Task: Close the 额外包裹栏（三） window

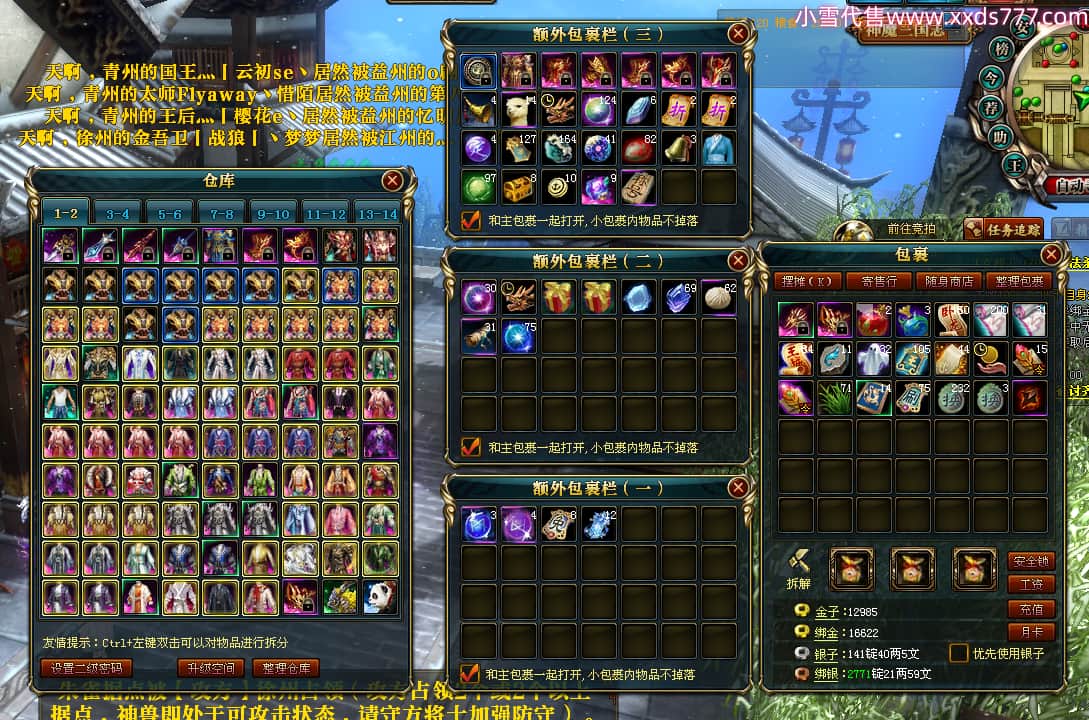Action: tap(738, 33)
